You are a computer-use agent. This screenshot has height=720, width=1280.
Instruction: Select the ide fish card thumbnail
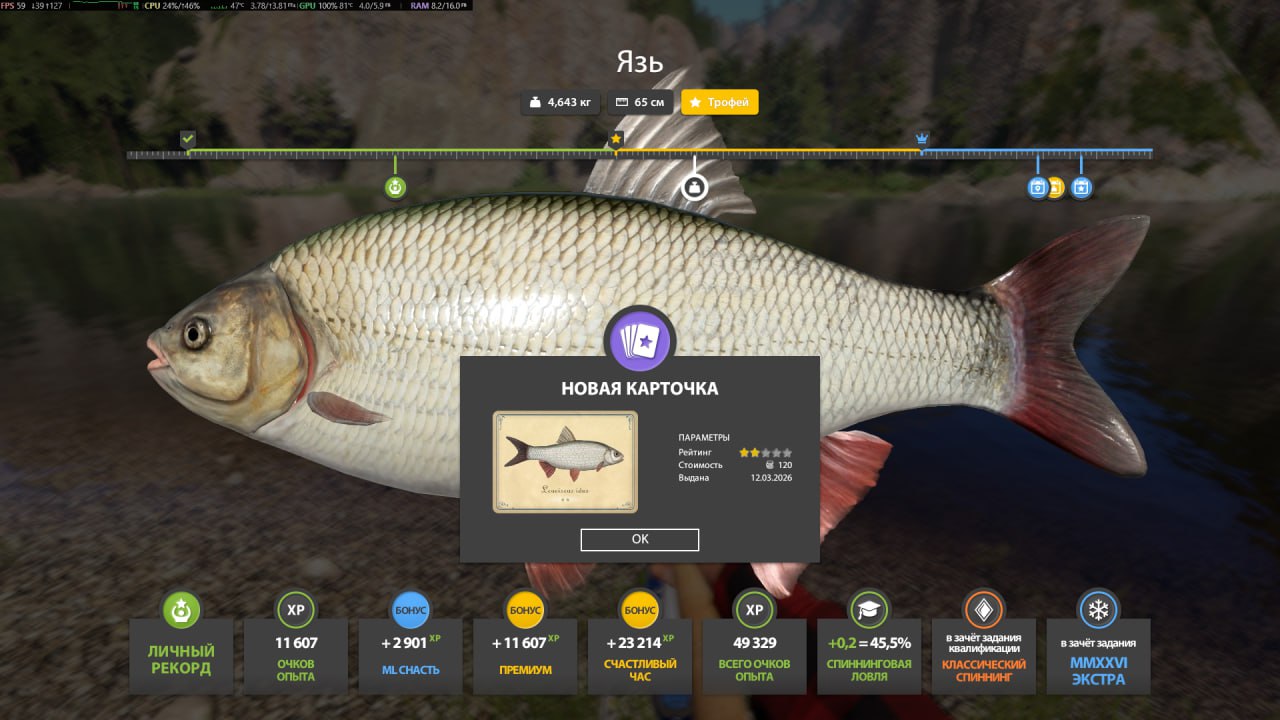(565, 461)
